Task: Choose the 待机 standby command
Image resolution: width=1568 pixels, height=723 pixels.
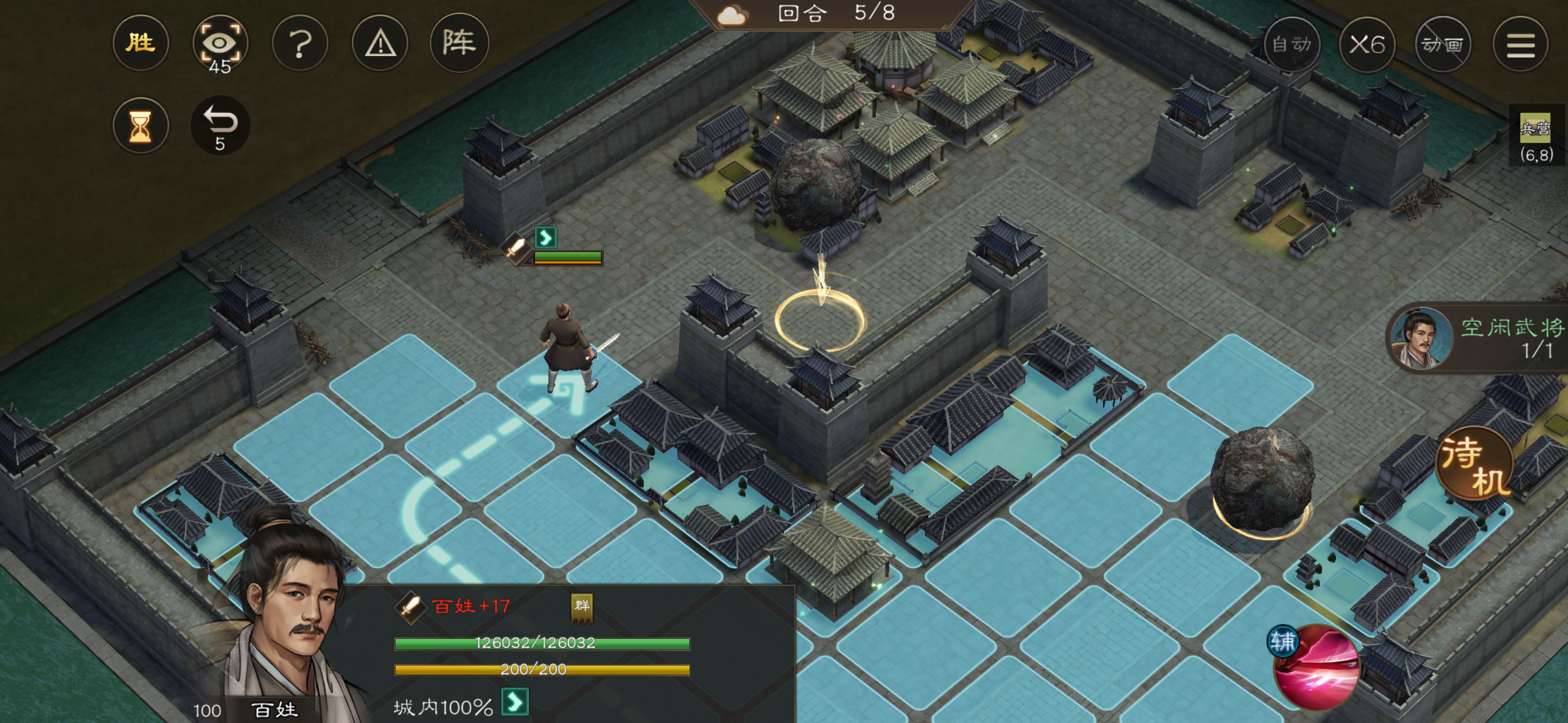Action: click(x=1475, y=464)
